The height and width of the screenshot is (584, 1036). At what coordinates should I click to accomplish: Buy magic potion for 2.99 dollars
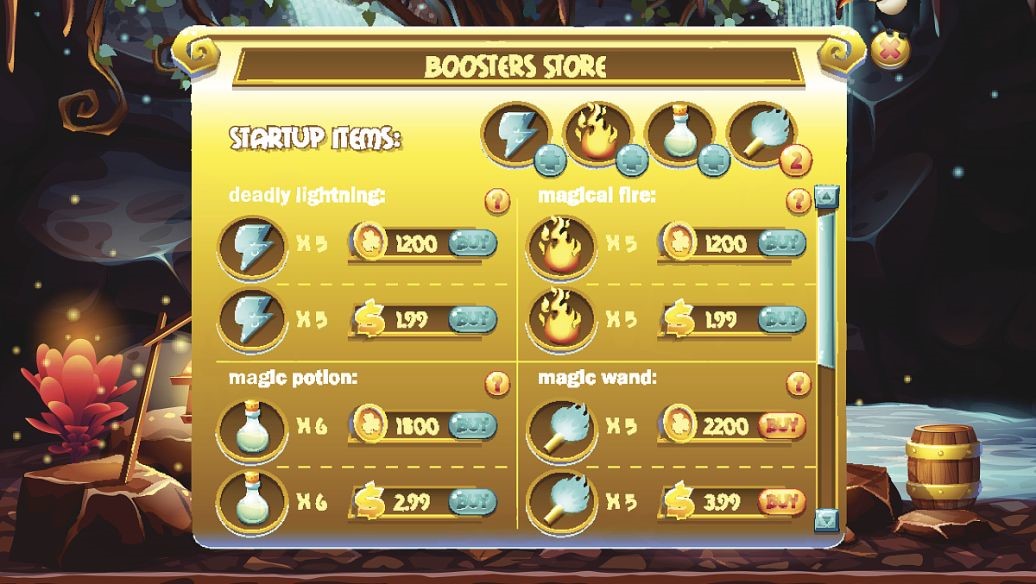click(472, 501)
